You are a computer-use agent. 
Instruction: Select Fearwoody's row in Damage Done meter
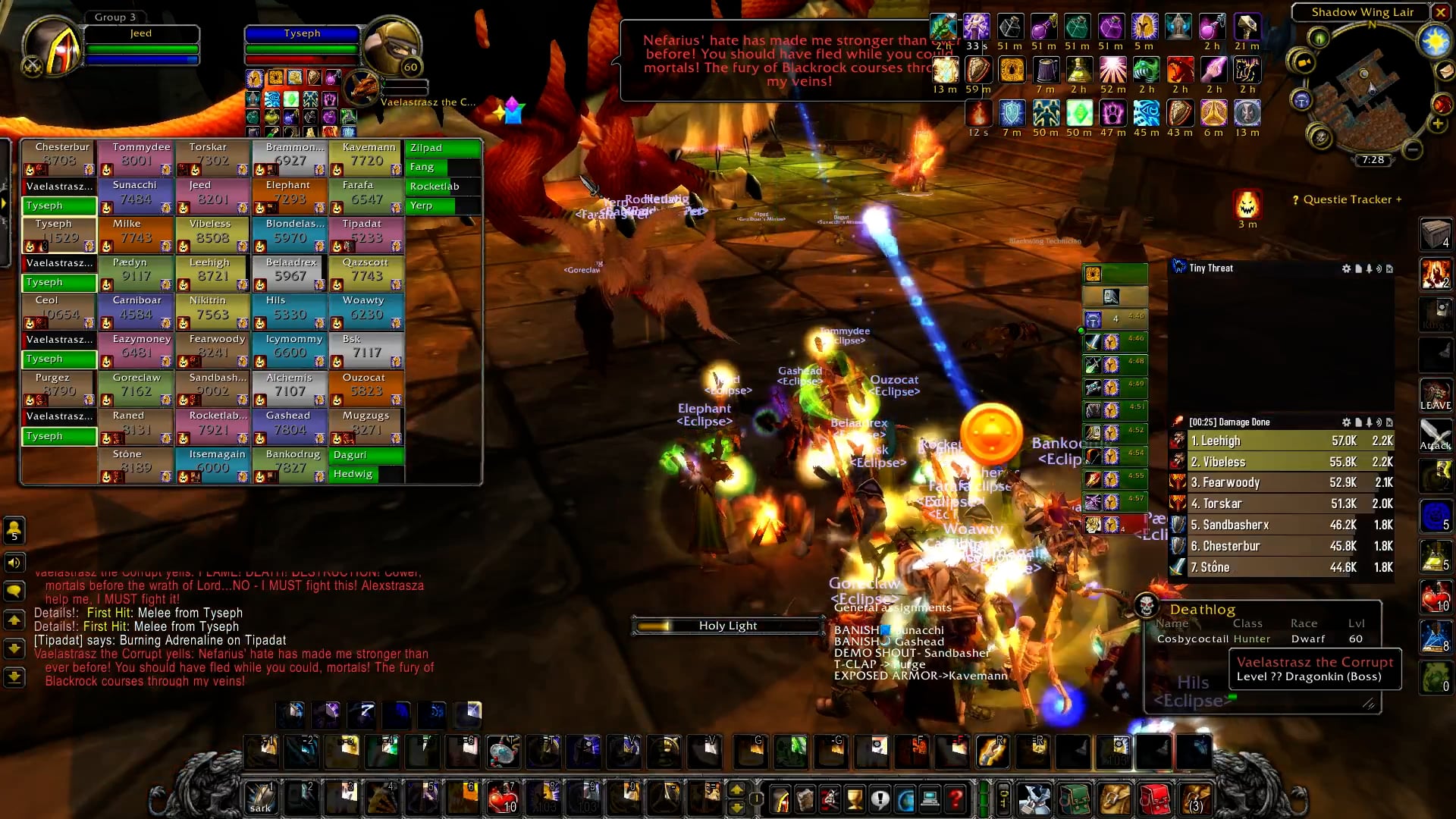[1282, 482]
